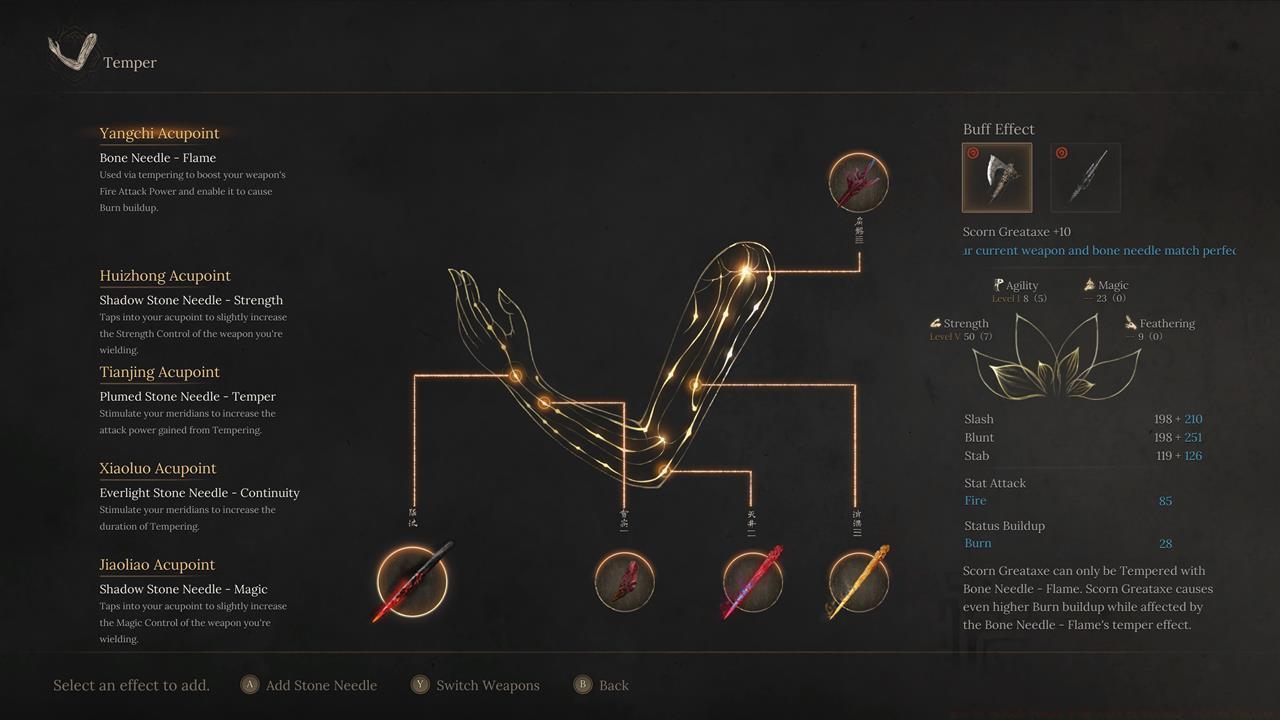Select the Bone Needle - Flame at the top
Image resolution: width=1280 pixels, height=720 pixels.
coord(858,182)
